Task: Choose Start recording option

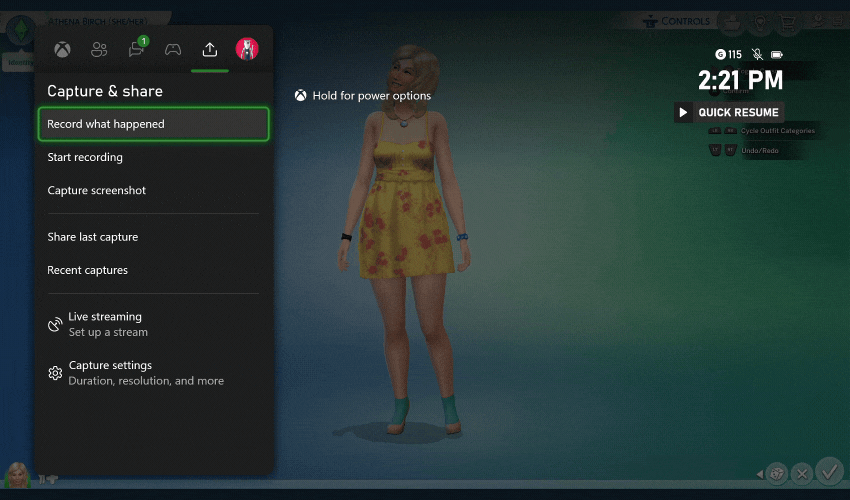Action: (x=85, y=157)
